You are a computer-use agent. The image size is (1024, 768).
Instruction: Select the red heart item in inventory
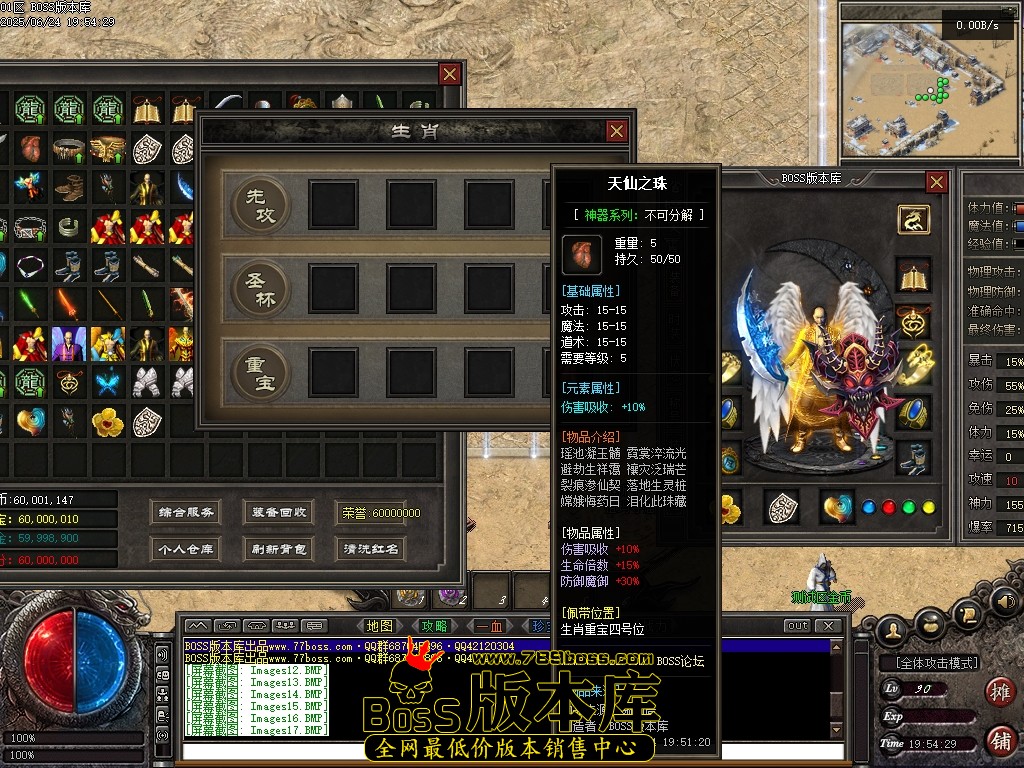click(x=30, y=148)
